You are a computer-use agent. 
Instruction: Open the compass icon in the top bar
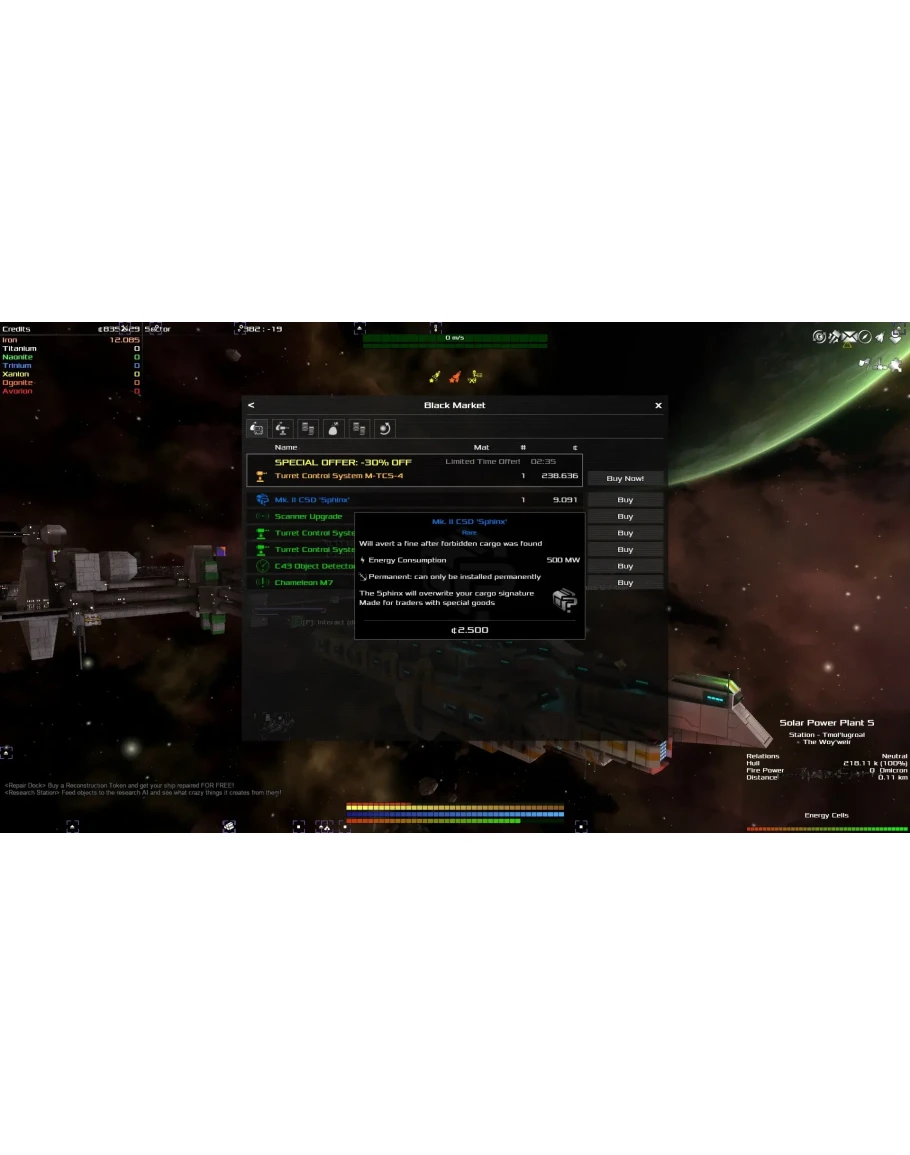click(x=865, y=337)
